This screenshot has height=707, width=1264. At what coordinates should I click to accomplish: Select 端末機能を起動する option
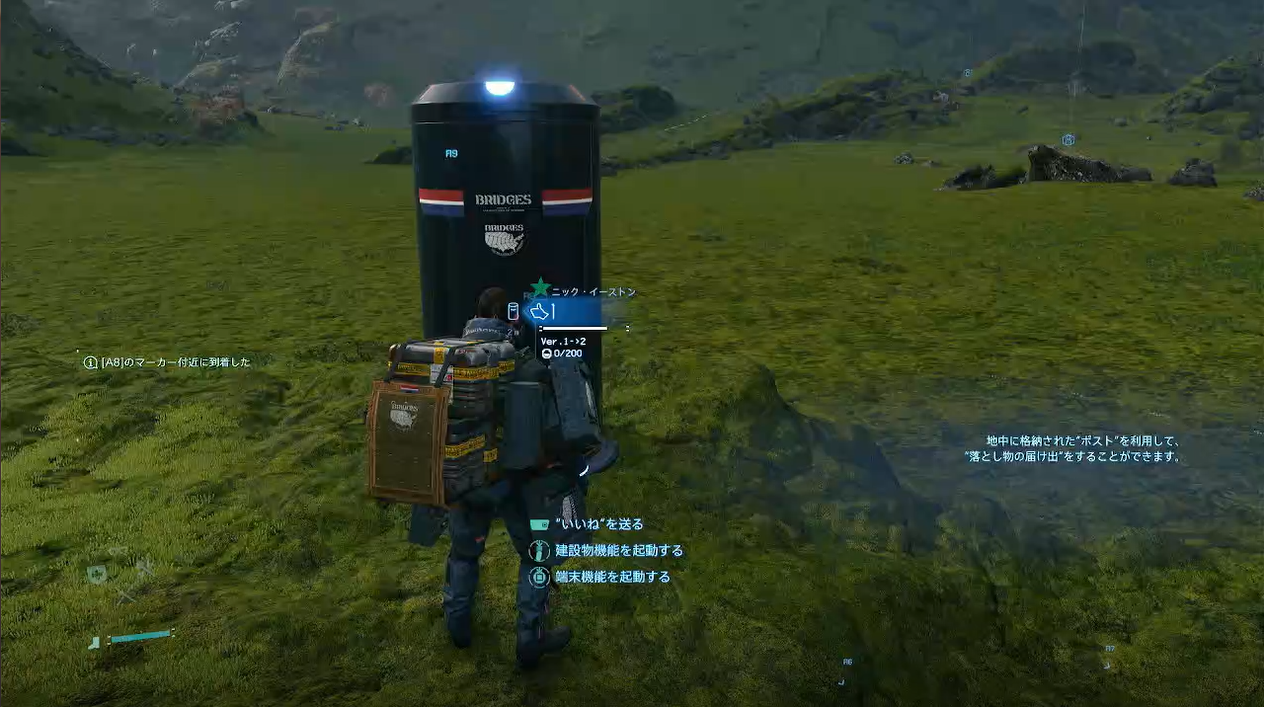click(612, 577)
